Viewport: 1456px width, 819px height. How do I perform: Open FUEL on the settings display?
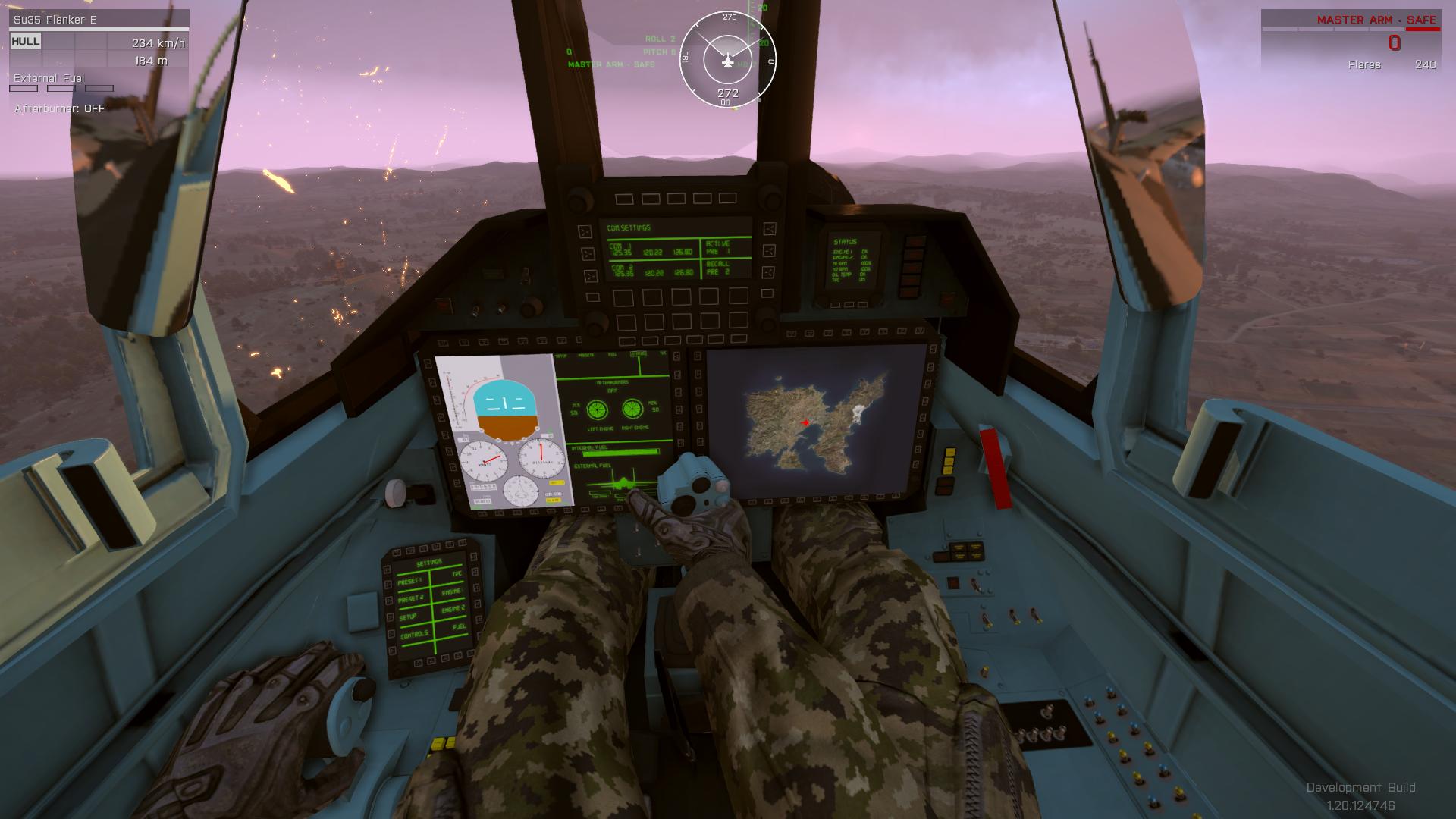pos(459,627)
